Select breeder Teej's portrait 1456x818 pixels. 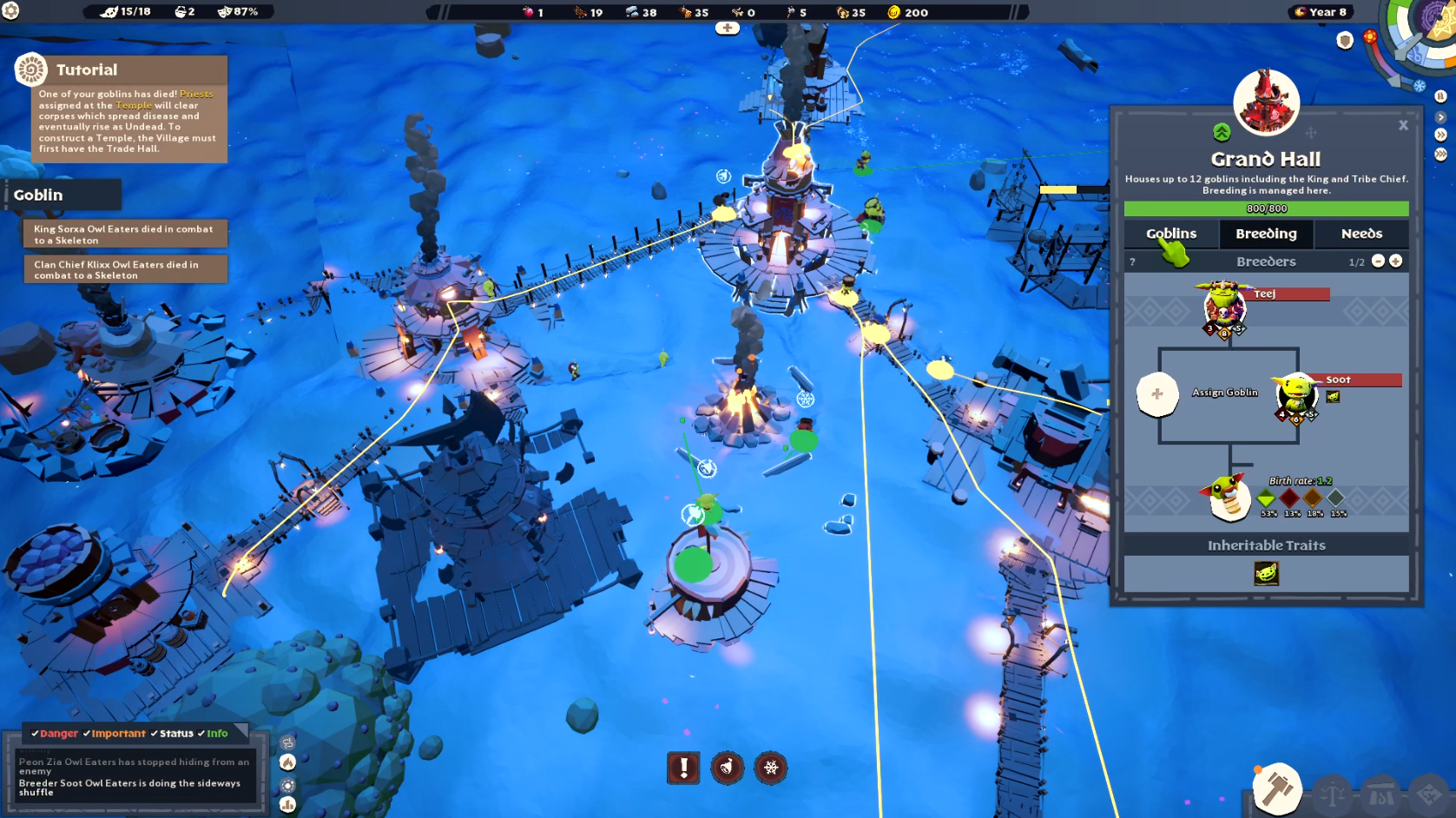click(x=1223, y=305)
